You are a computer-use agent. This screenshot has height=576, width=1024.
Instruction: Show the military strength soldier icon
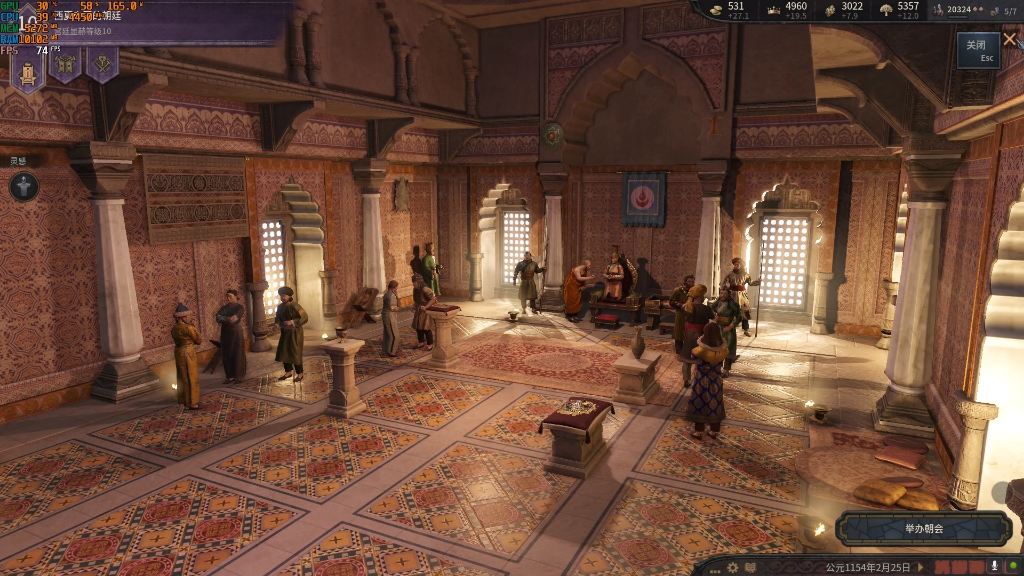(x=939, y=10)
